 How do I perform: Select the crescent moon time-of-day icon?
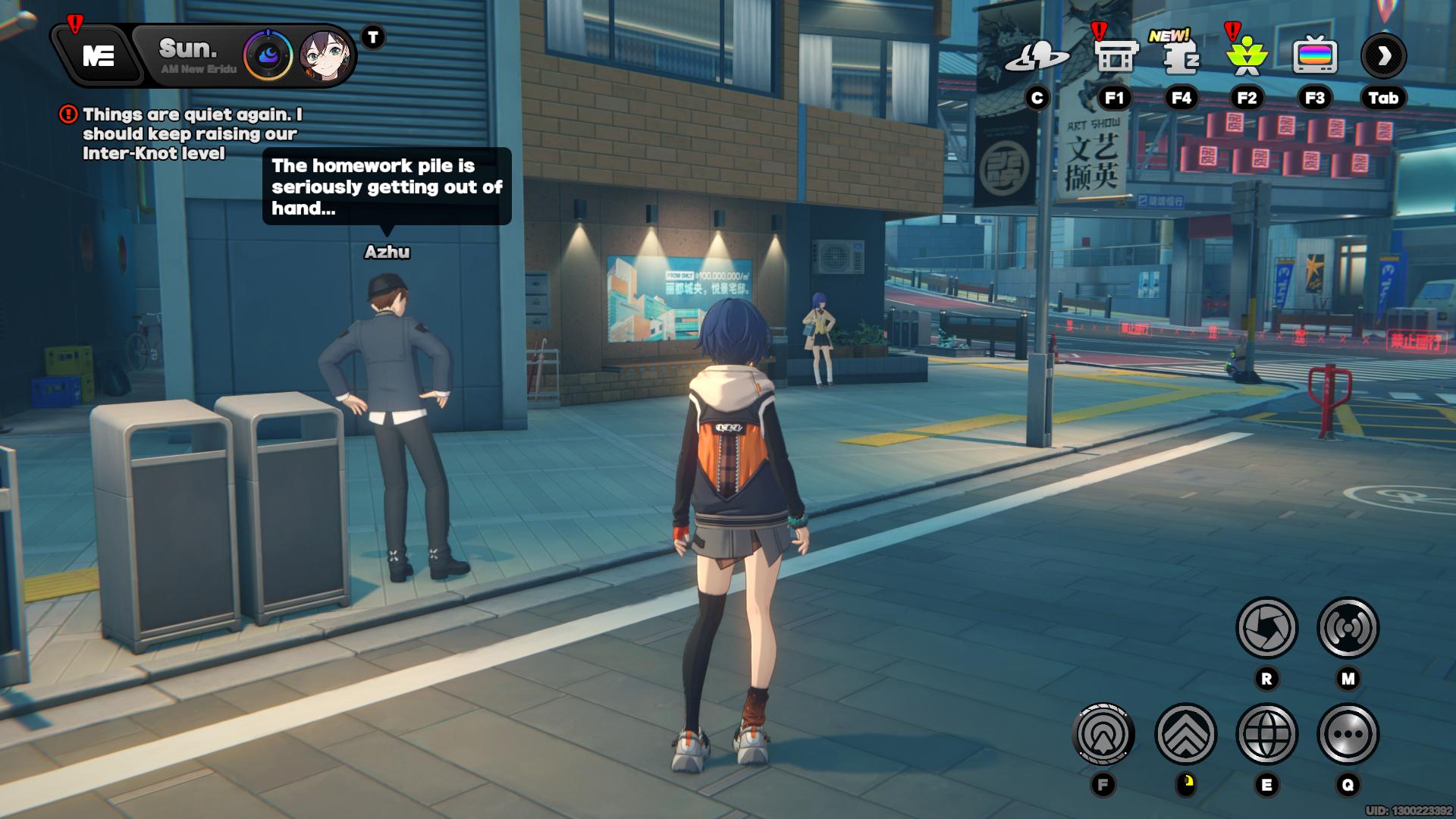[268, 56]
